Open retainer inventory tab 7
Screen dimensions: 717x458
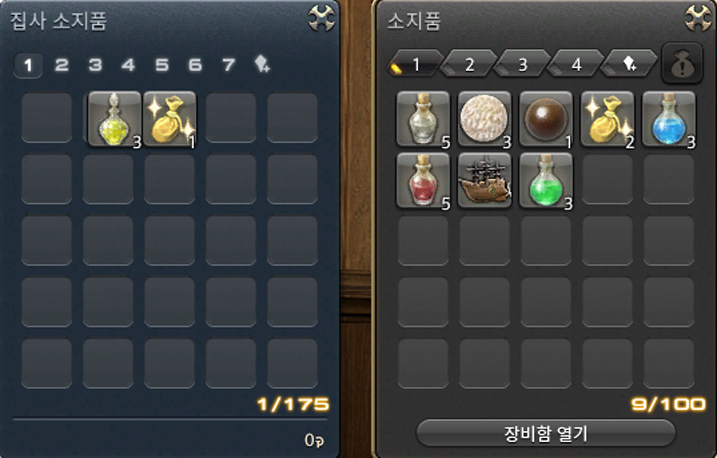(x=229, y=66)
